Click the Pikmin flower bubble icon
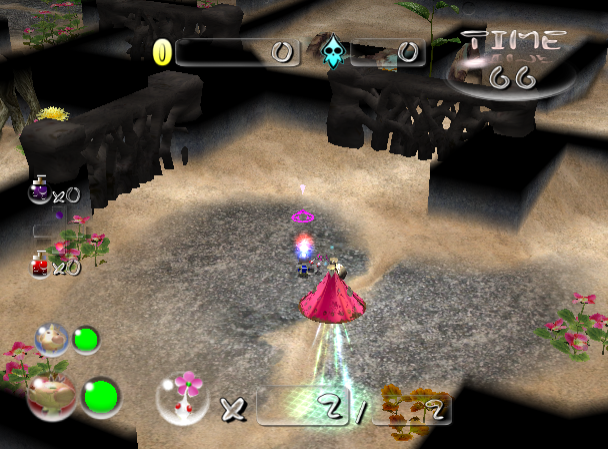Viewport: 608px width, 449px height. coord(182,397)
